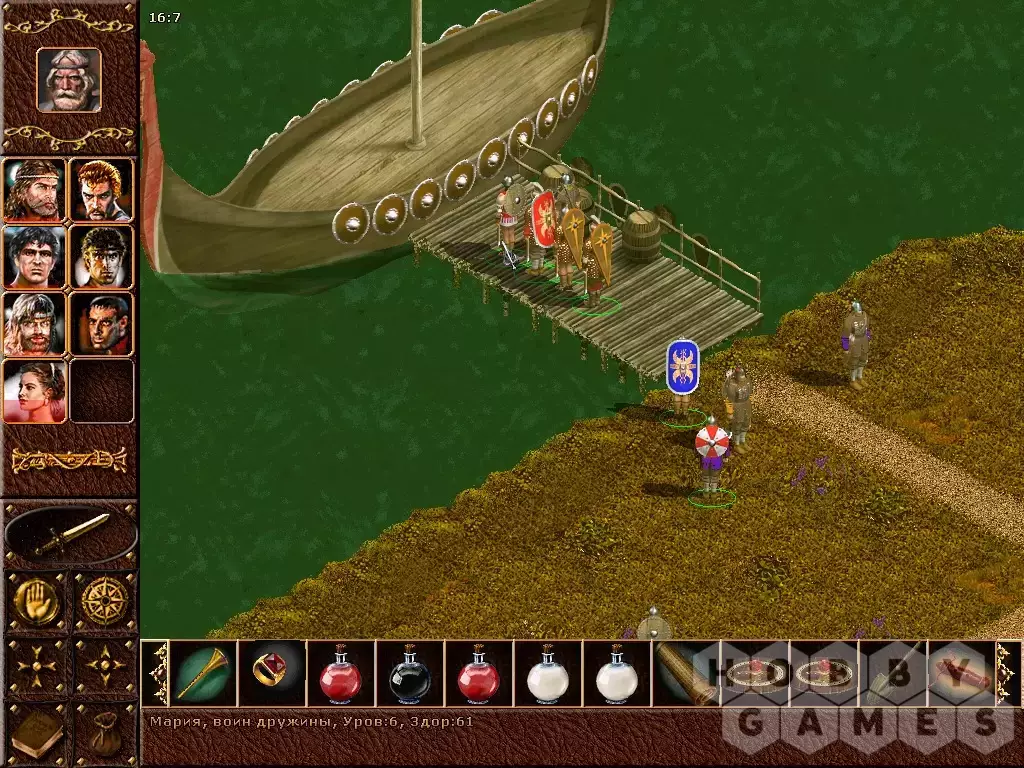Select the red rolled scroll item
Viewport: 1024px width, 768px height.
pos(960,674)
